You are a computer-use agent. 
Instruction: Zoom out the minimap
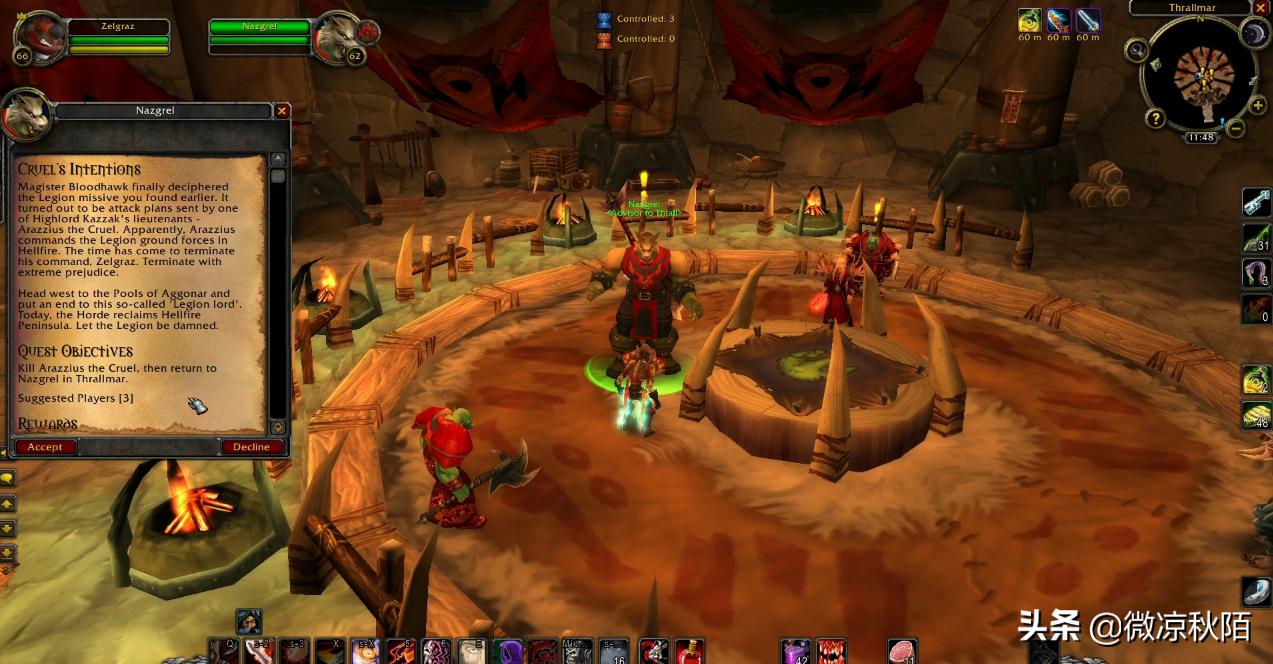pos(1235,128)
